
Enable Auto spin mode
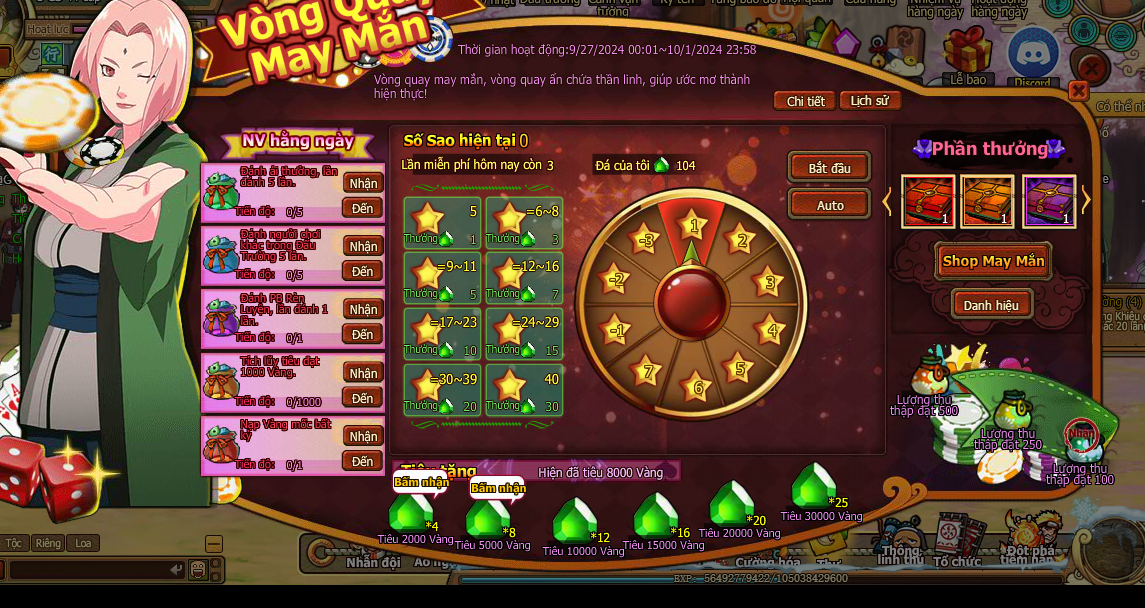[829, 205]
